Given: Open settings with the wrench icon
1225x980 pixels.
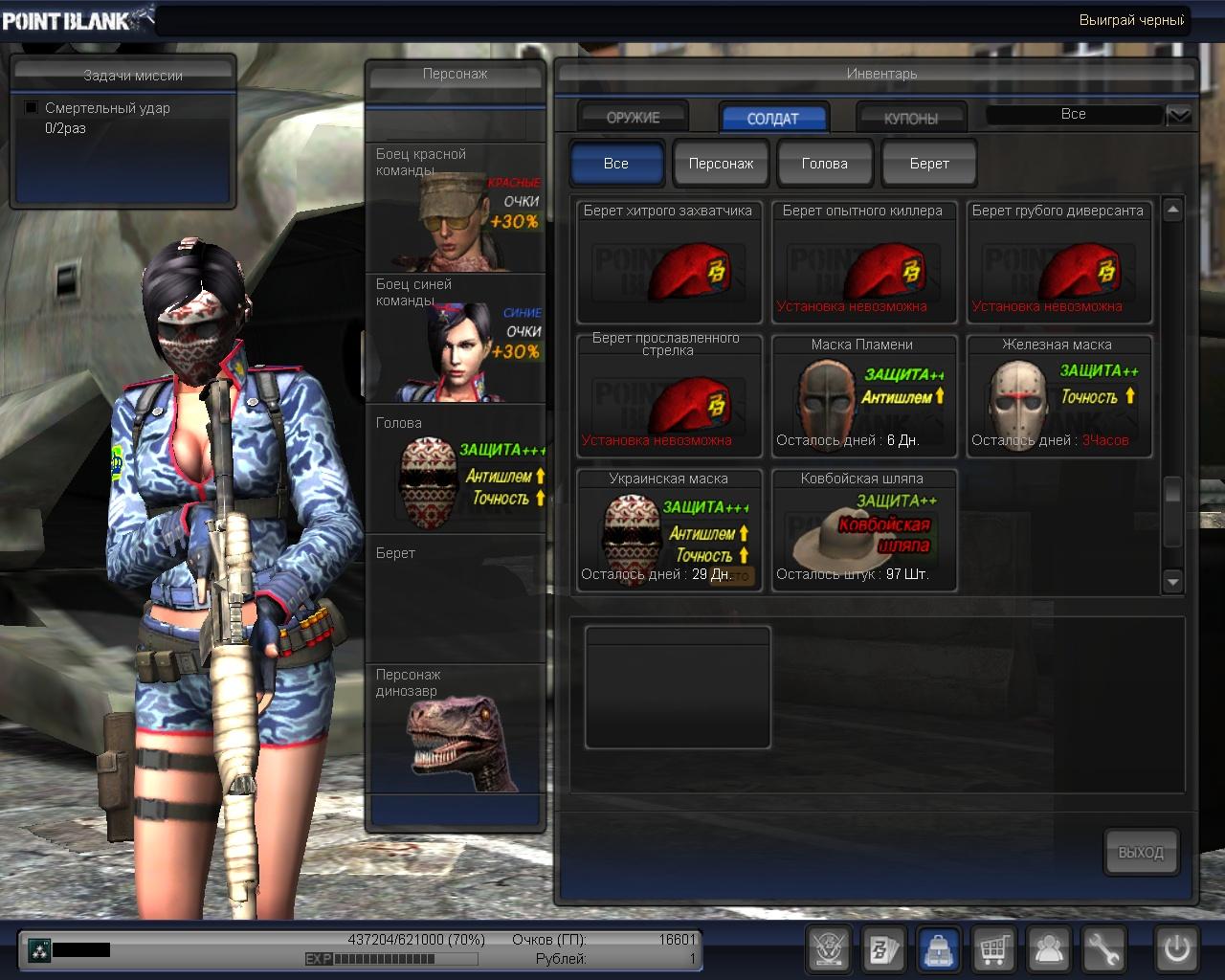Looking at the screenshot, I should tap(1103, 950).
